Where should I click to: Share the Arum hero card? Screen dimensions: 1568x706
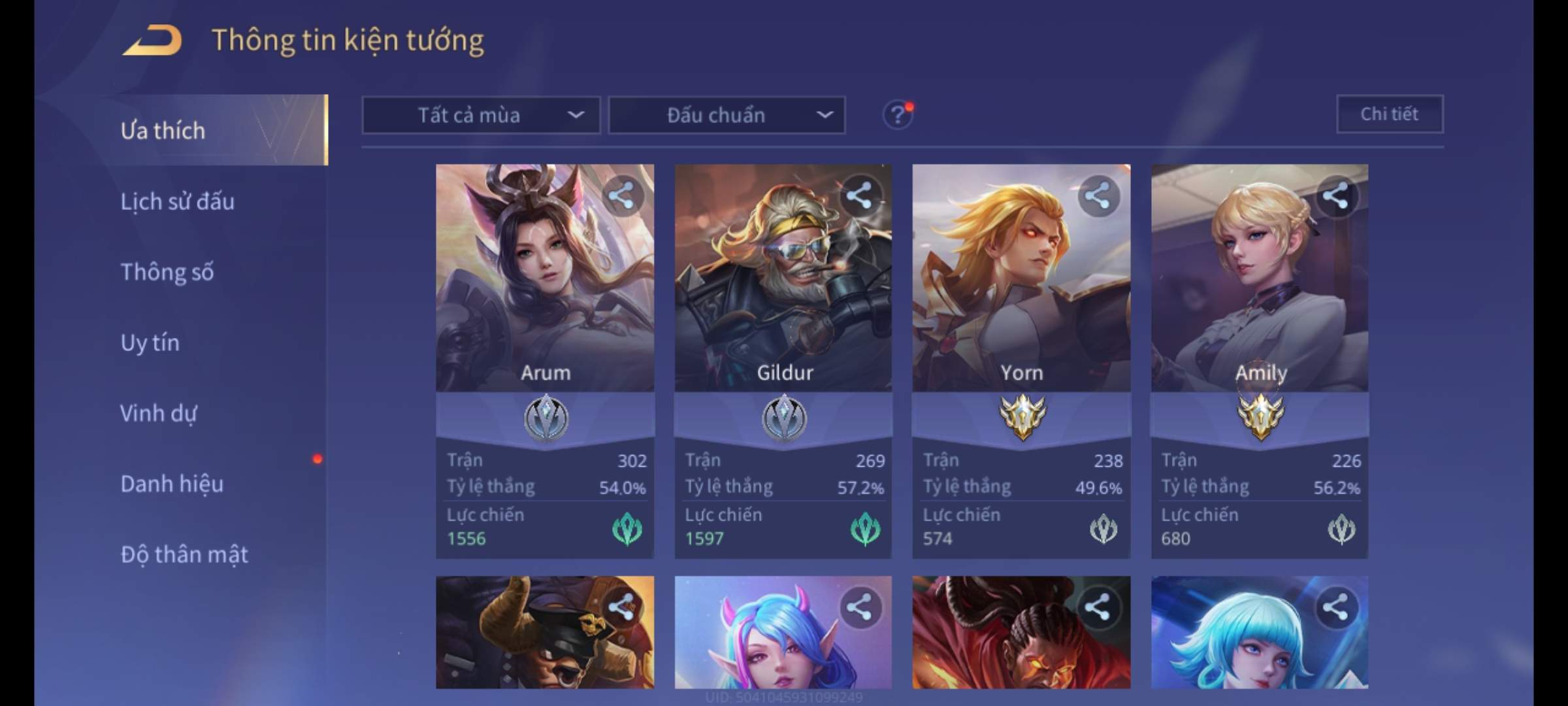(x=621, y=195)
